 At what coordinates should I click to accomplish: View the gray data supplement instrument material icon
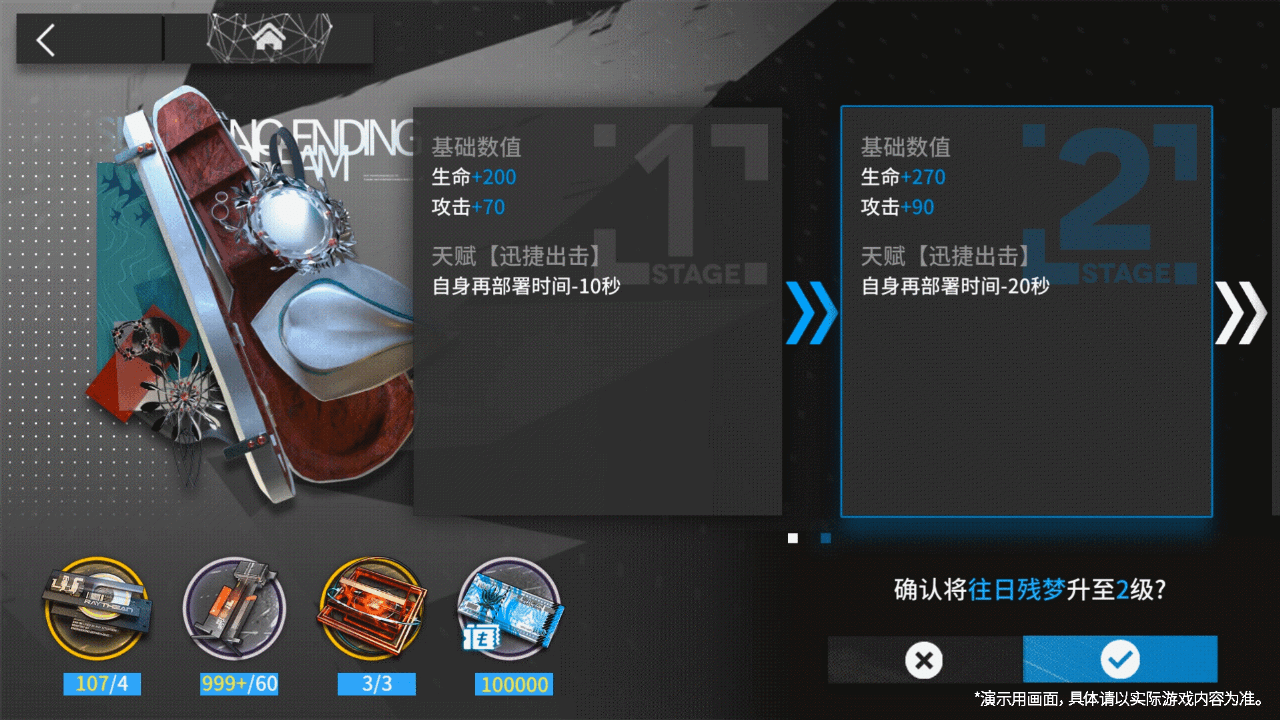click(x=236, y=607)
